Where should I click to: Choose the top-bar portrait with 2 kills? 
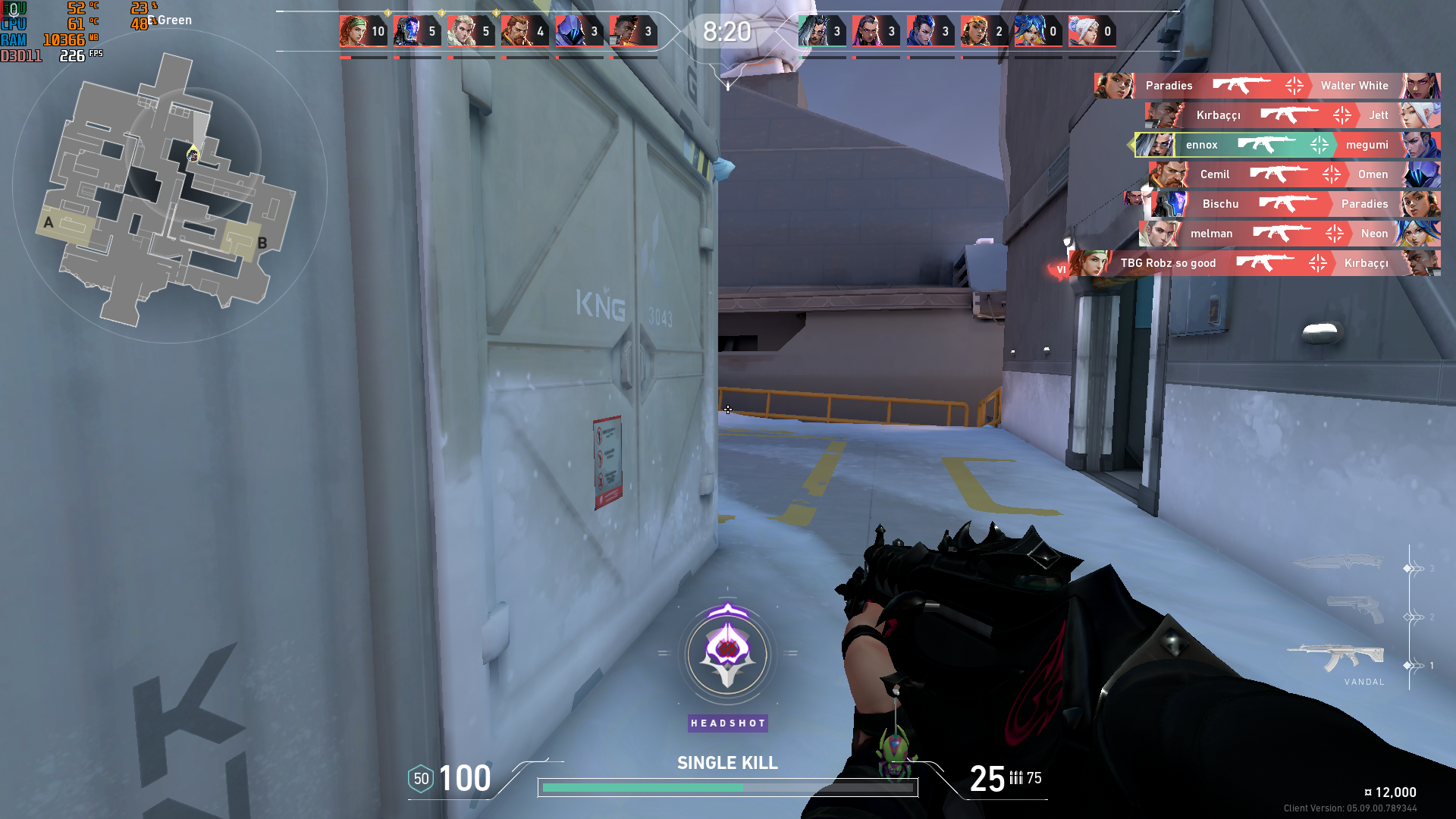tap(984, 32)
